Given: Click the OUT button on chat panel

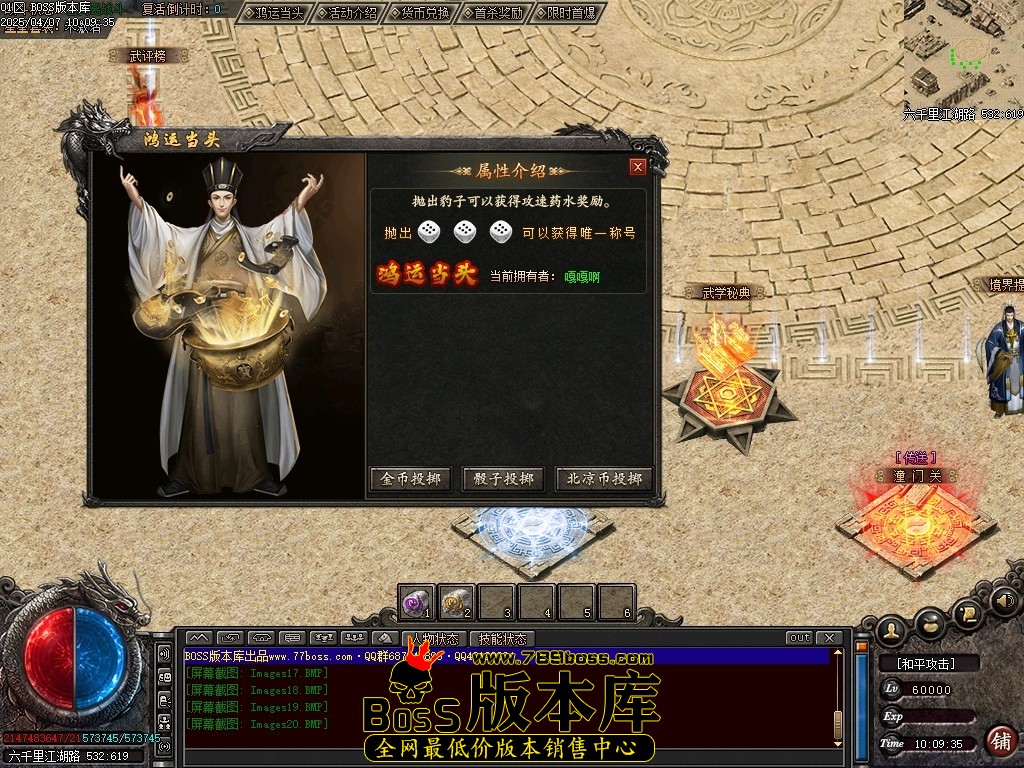Looking at the screenshot, I should click(x=799, y=638).
